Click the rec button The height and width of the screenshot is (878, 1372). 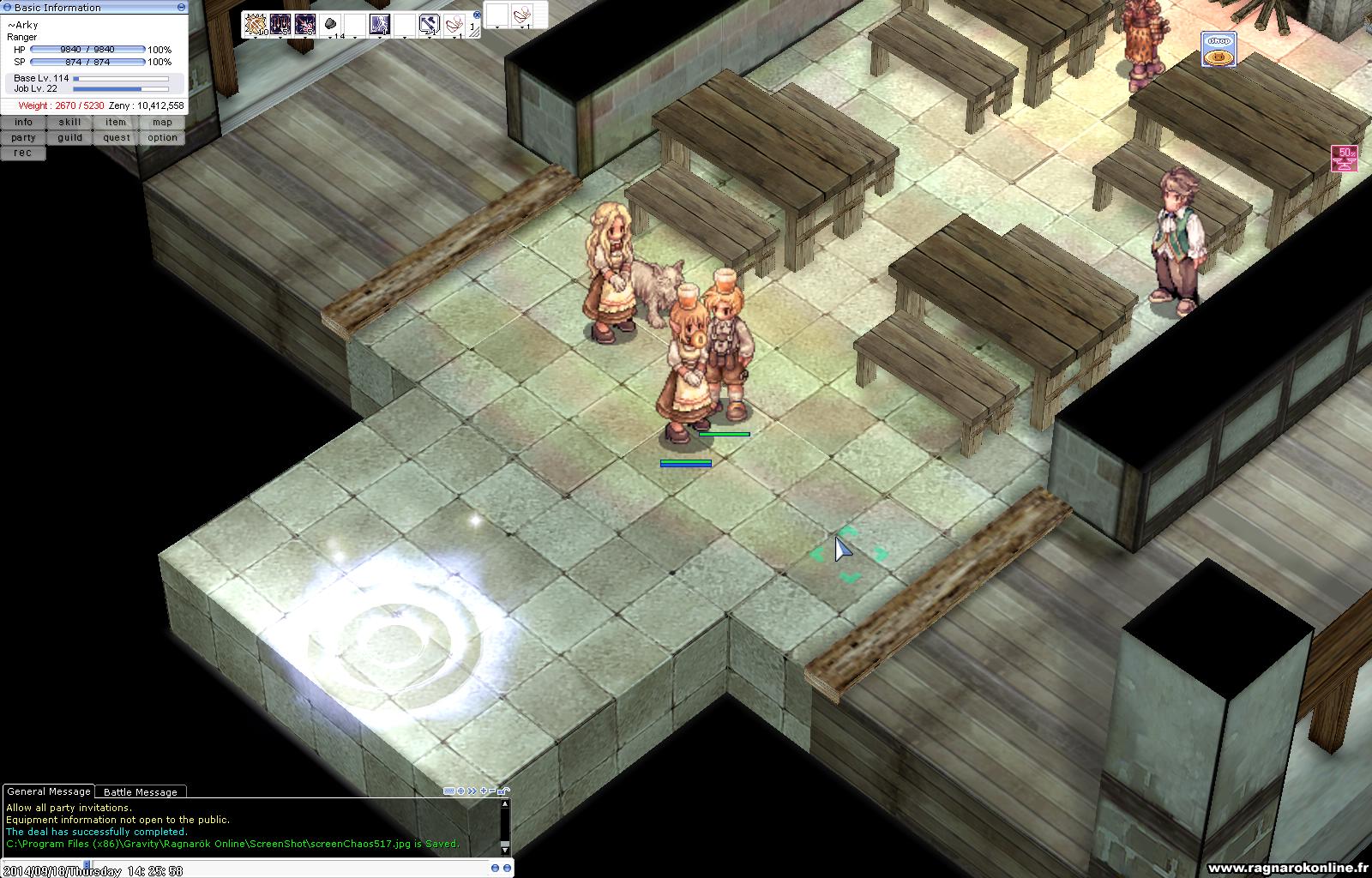click(x=23, y=153)
